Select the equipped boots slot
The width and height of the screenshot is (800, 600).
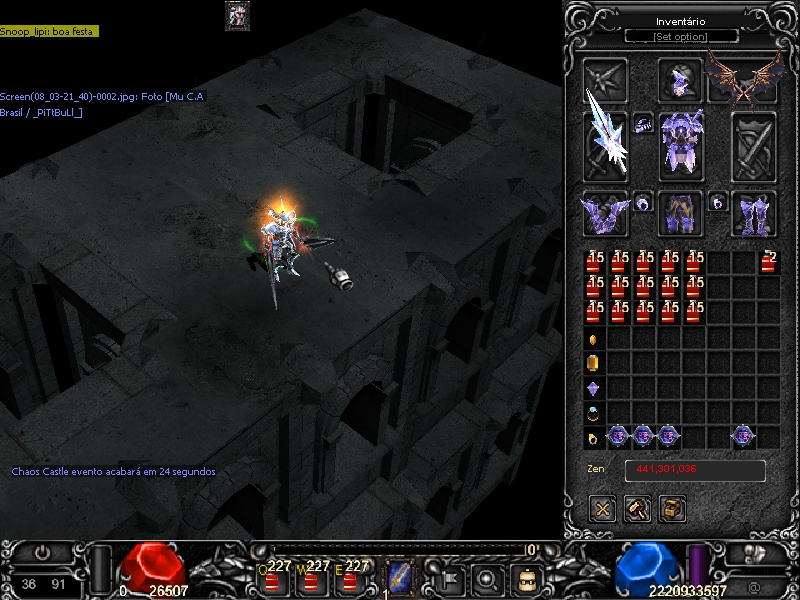pyautogui.click(x=754, y=213)
